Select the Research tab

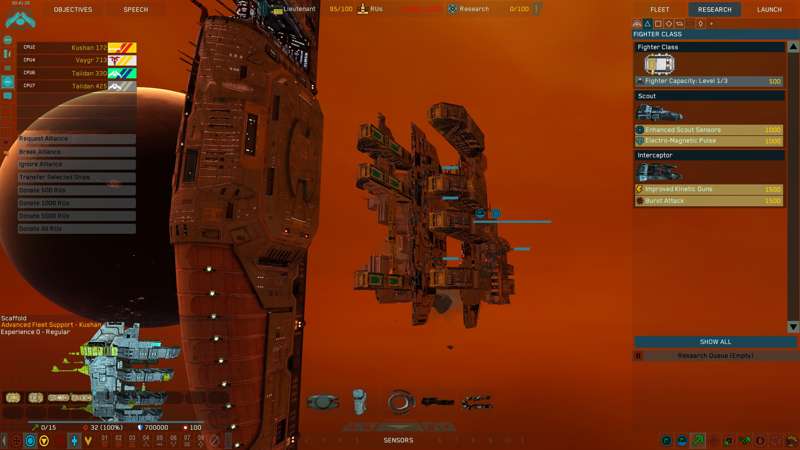click(715, 9)
